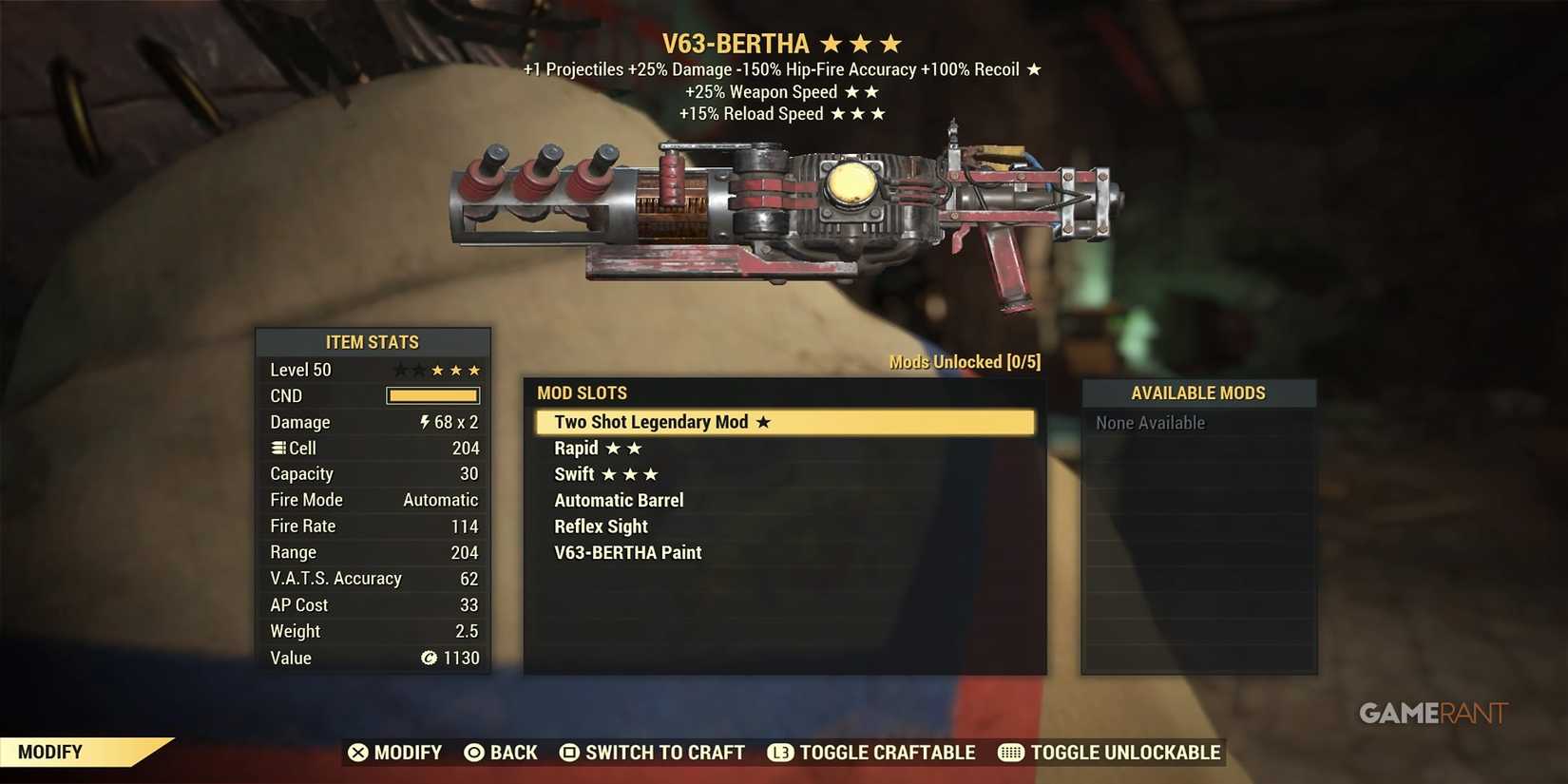Screen dimensions: 1568x784
Task: Click the yellow CND condition bar
Action: pyautogui.click(x=432, y=395)
